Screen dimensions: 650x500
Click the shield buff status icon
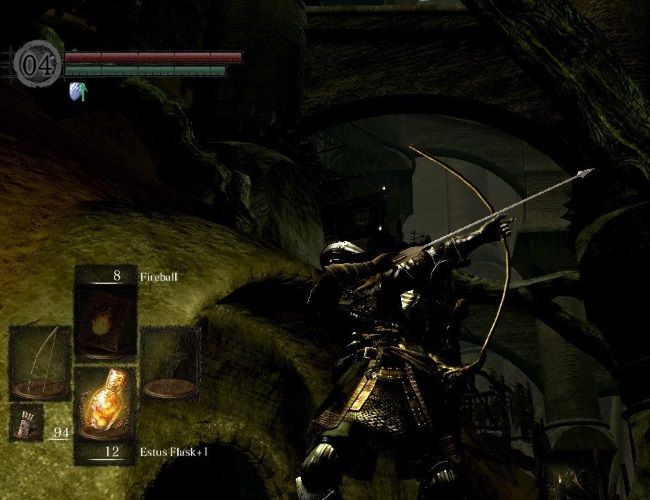click(x=77, y=92)
